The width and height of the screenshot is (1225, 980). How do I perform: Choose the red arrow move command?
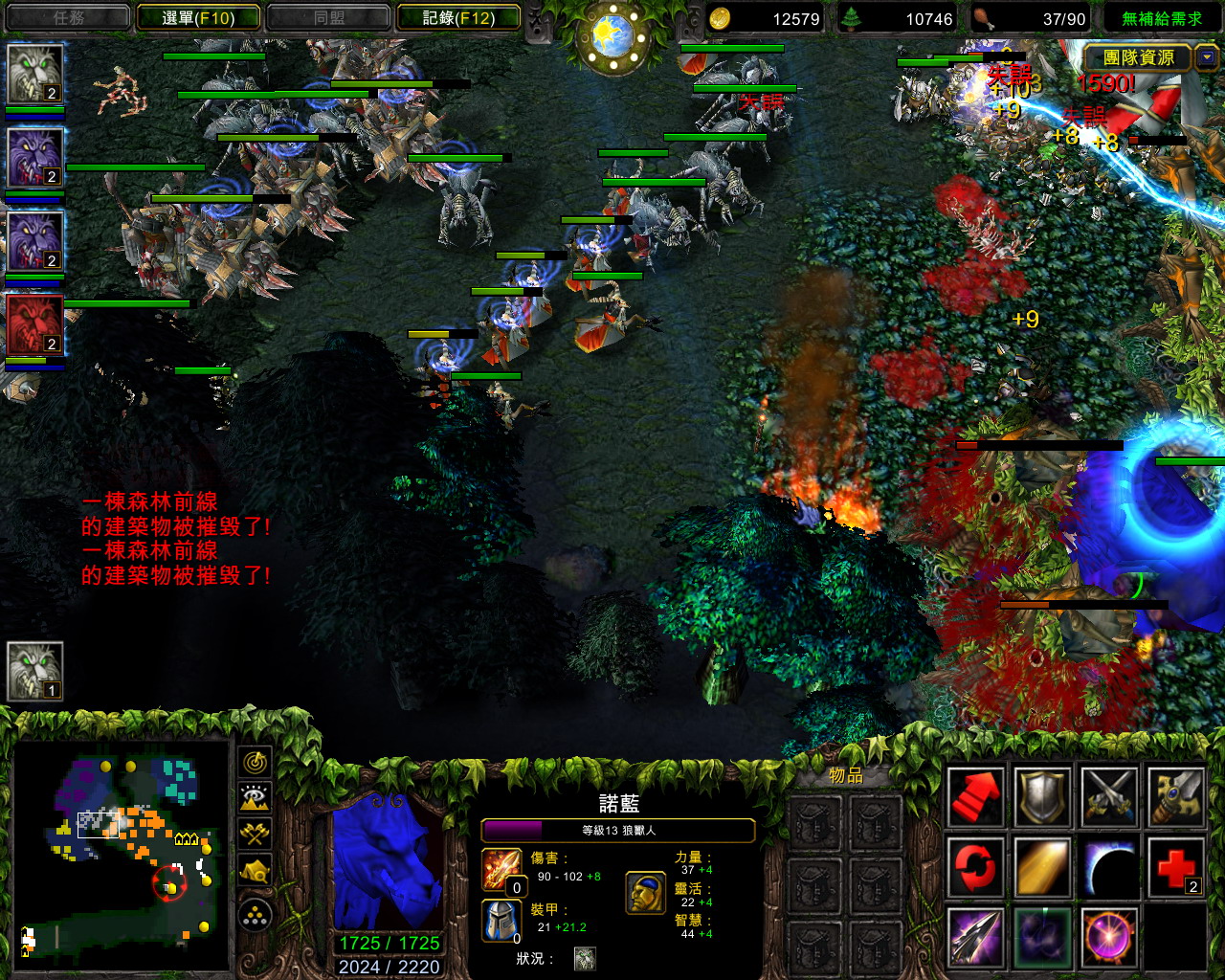975,796
